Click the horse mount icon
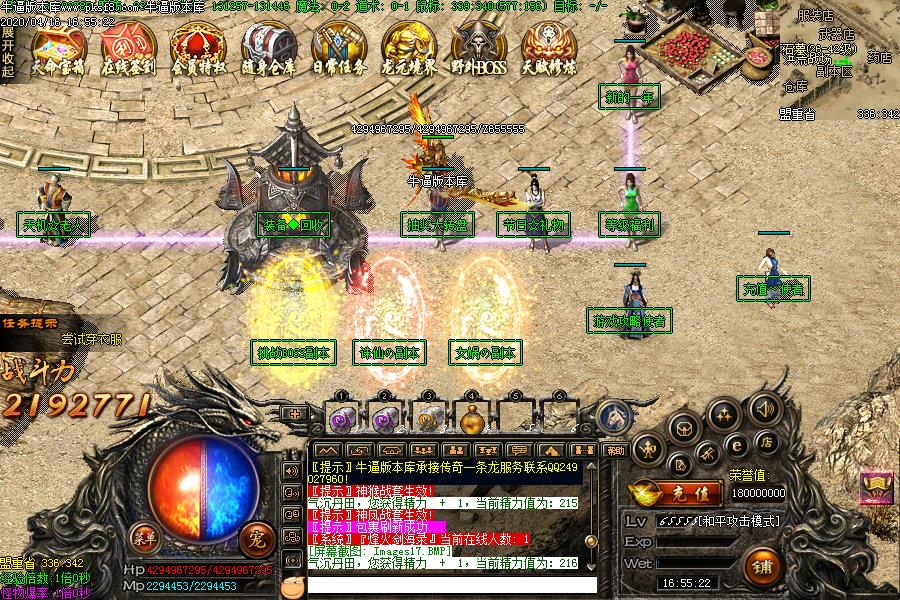900x600 pixels. pyautogui.click(x=612, y=415)
